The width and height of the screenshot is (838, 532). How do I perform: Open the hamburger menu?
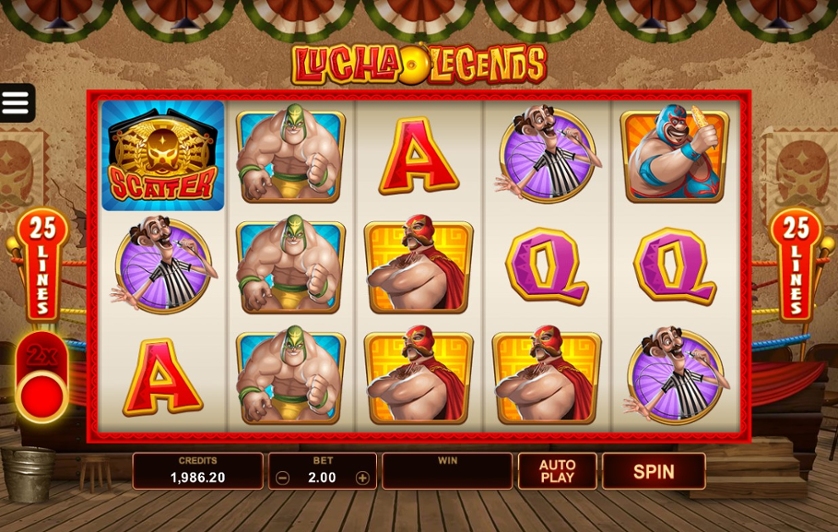pyautogui.click(x=16, y=103)
